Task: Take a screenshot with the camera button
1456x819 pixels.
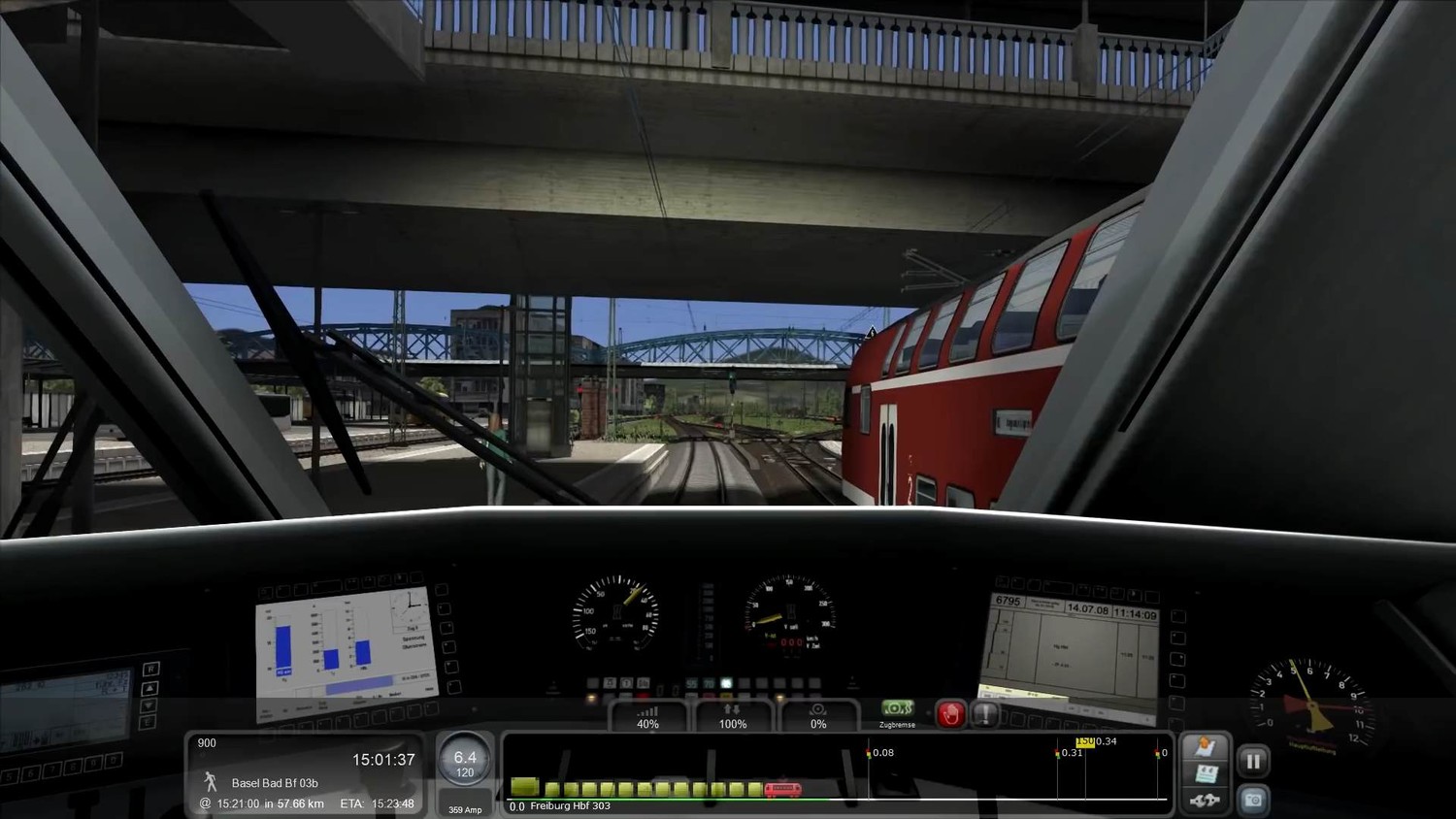Action: click(1253, 800)
